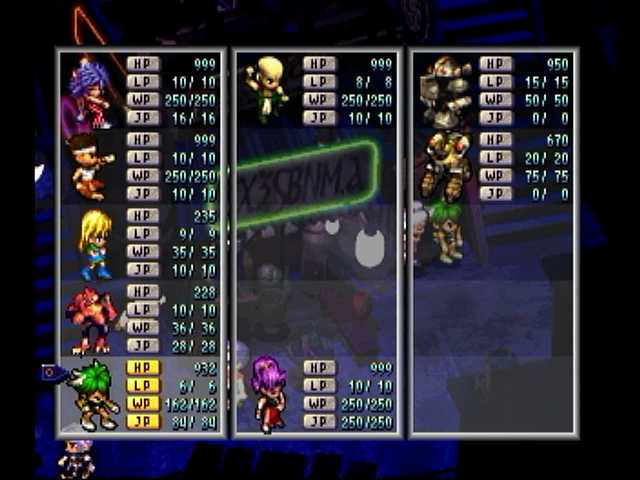
Task: Pick the robot with 950 HP
Action: click(445, 90)
